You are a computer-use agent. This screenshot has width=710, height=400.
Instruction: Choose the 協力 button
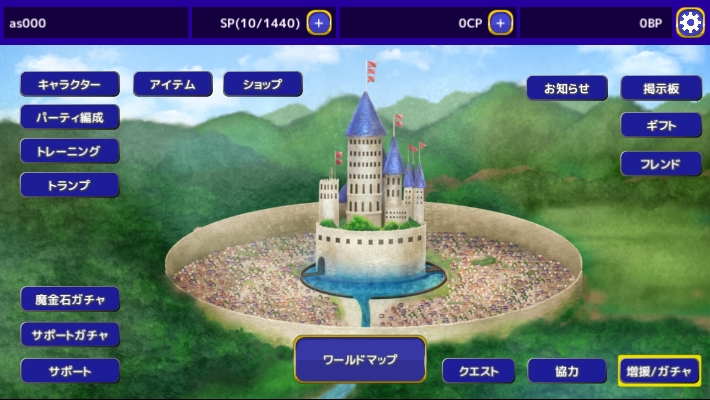point(567,371)
